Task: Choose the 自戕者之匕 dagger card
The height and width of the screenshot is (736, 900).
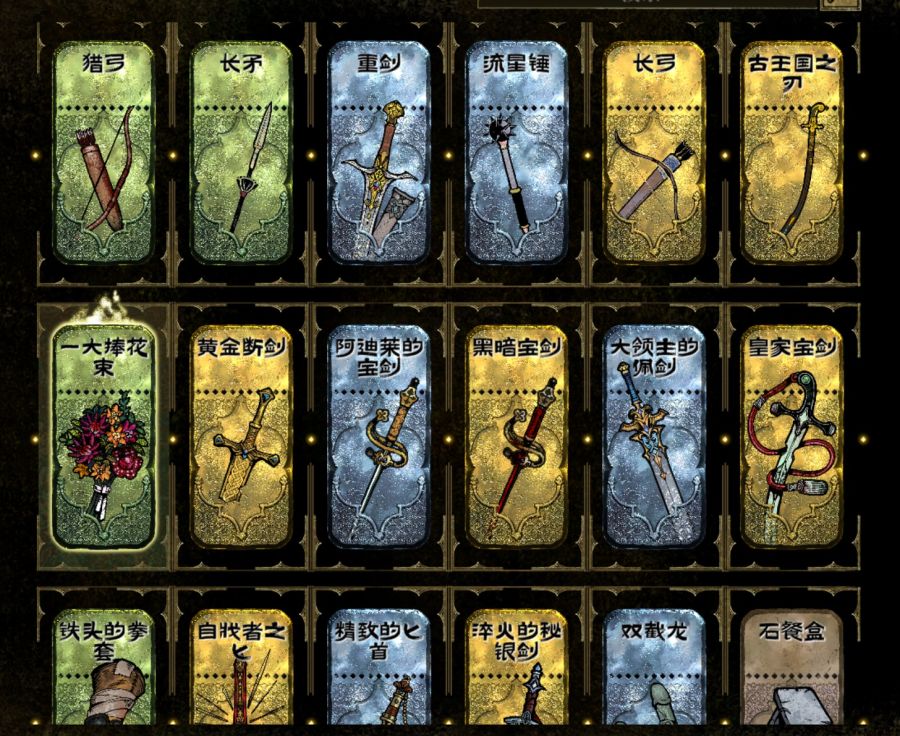Action: click(241, 668)
